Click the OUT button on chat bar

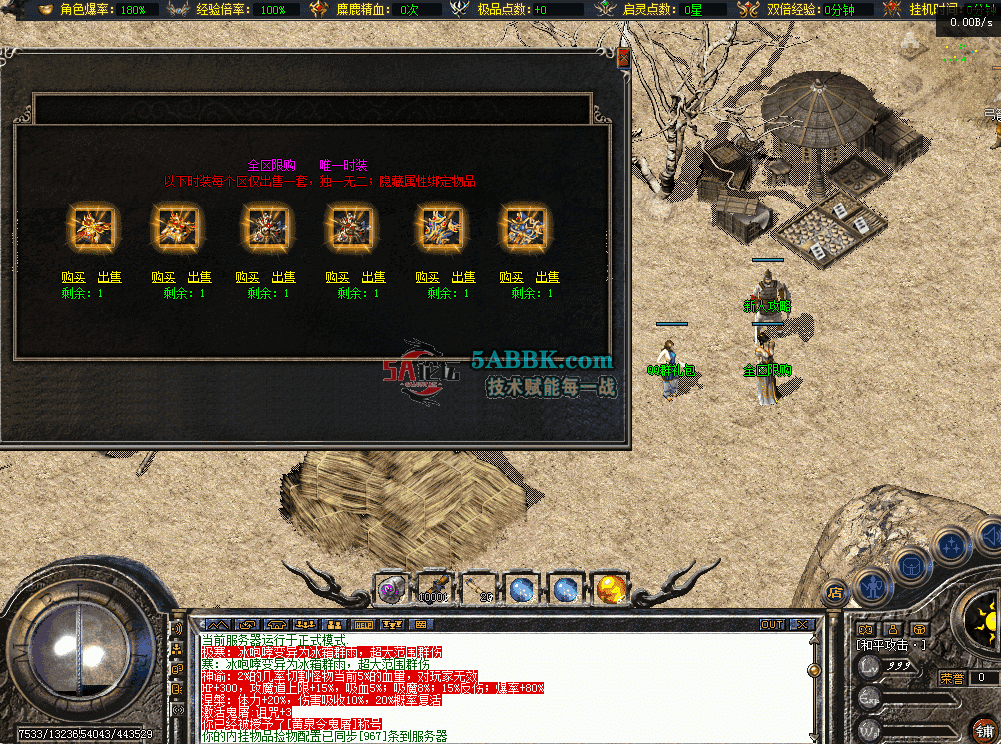772,624
